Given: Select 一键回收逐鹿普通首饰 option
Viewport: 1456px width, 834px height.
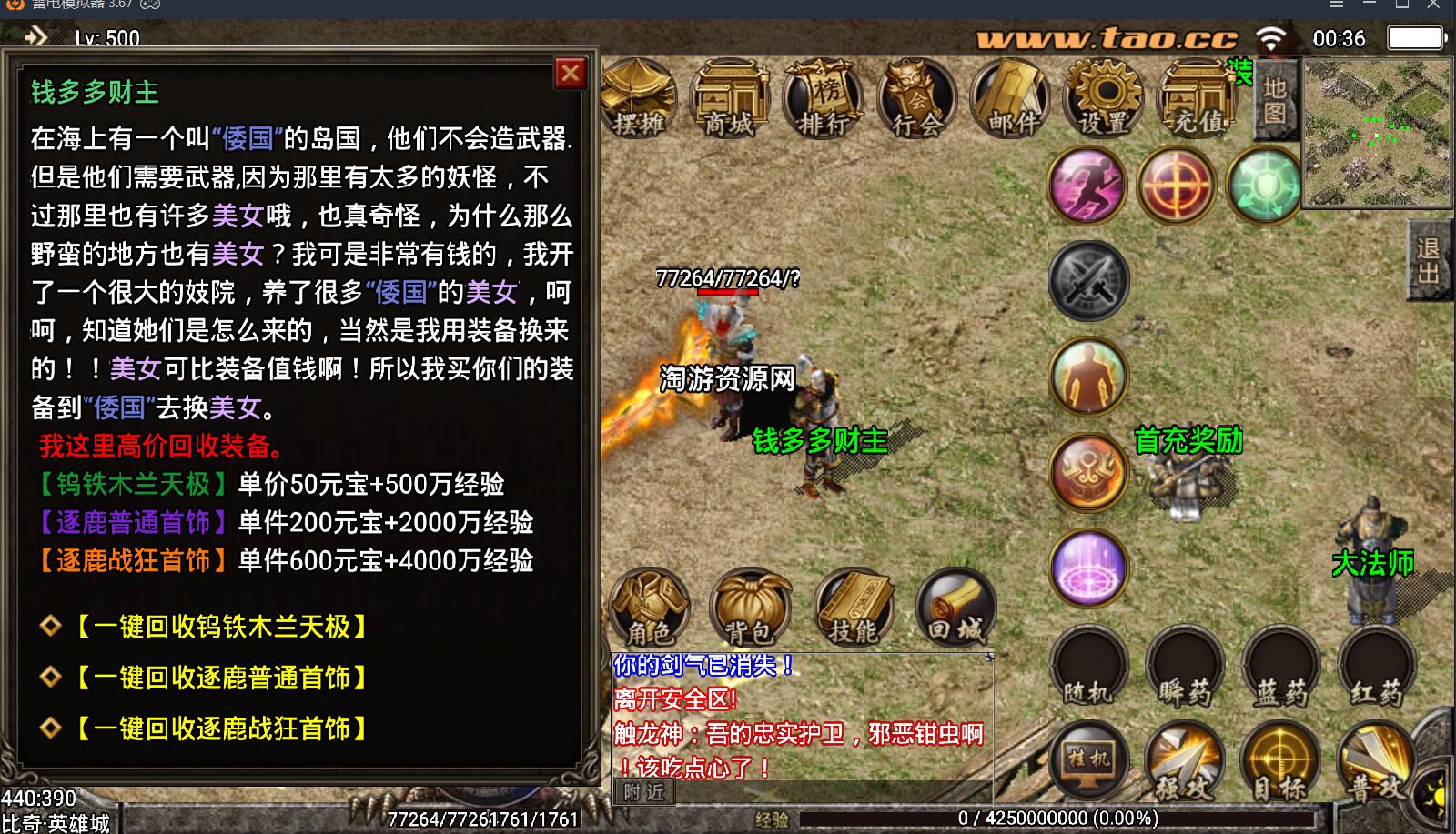Looking at the screenshot, I should coord(222,678).
